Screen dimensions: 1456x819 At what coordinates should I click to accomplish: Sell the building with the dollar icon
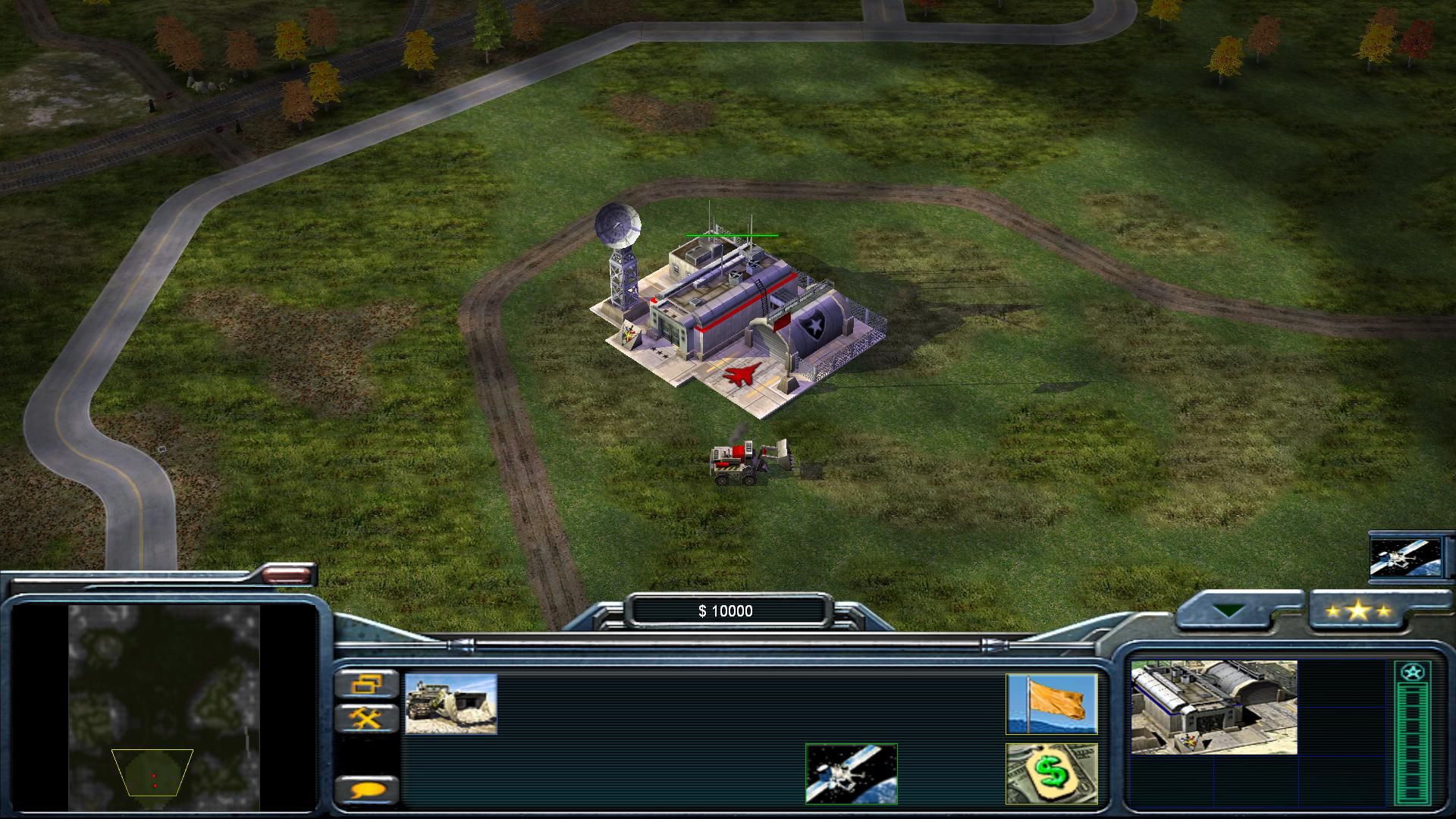pos(1051,773)
